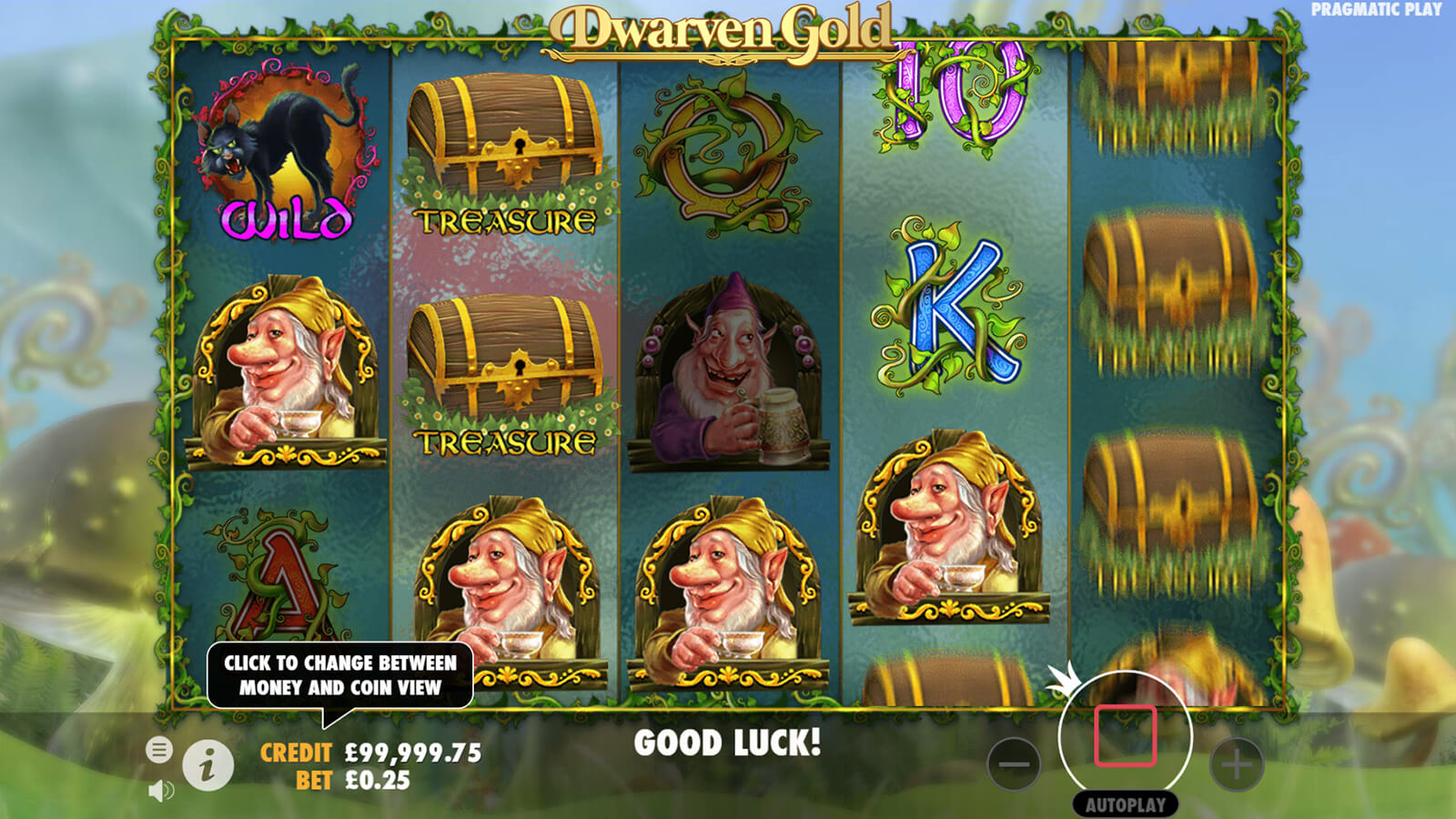The image size is (1456, 819).
Task: Open the hamburger menu
Action: click(x=159, y=750)
